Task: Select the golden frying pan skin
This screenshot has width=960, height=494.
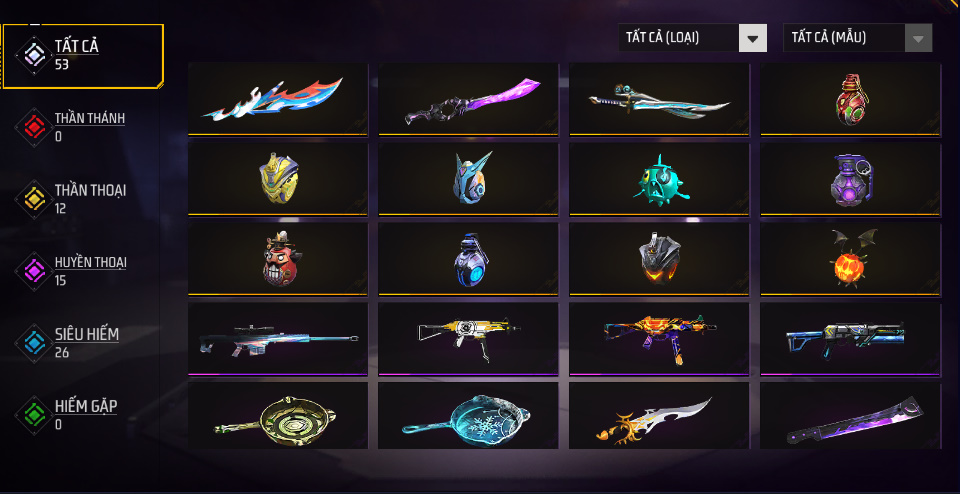Action: click(272, 417)
